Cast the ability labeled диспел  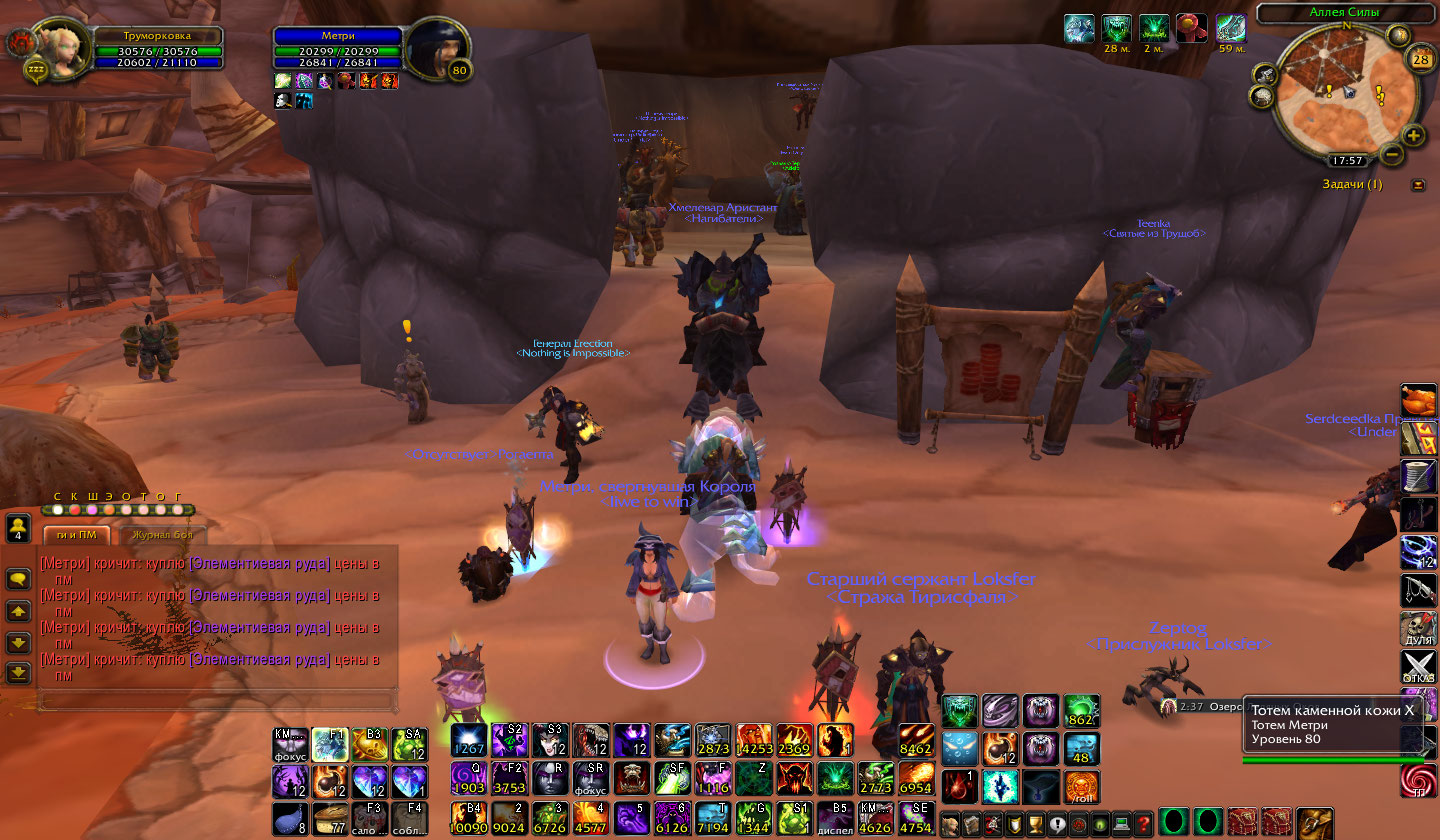(836, 818)
